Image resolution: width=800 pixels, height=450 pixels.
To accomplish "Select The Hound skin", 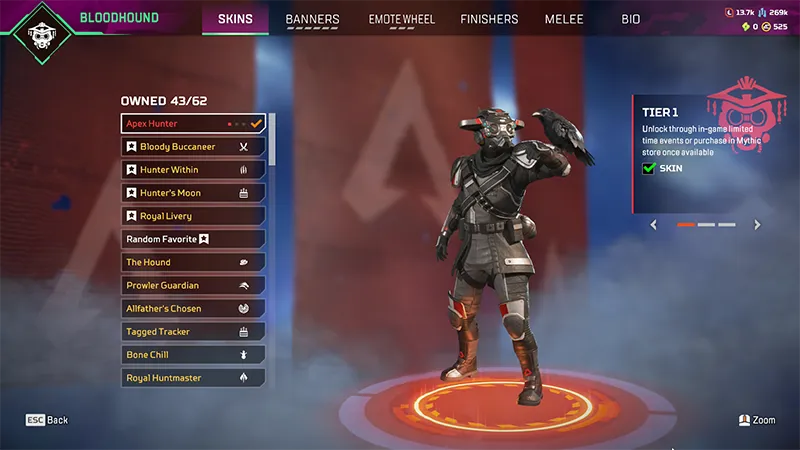I will 193,262.
